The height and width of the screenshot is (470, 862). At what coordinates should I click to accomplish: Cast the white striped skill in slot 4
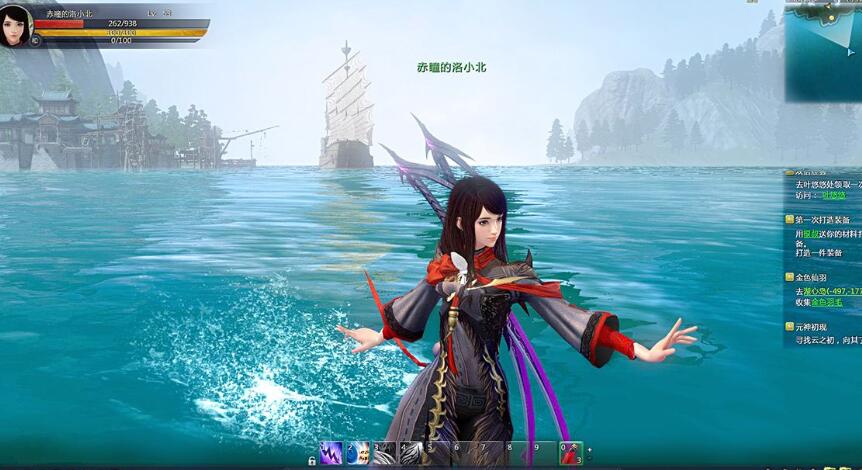pyautogui.click(x=412, y=453)
